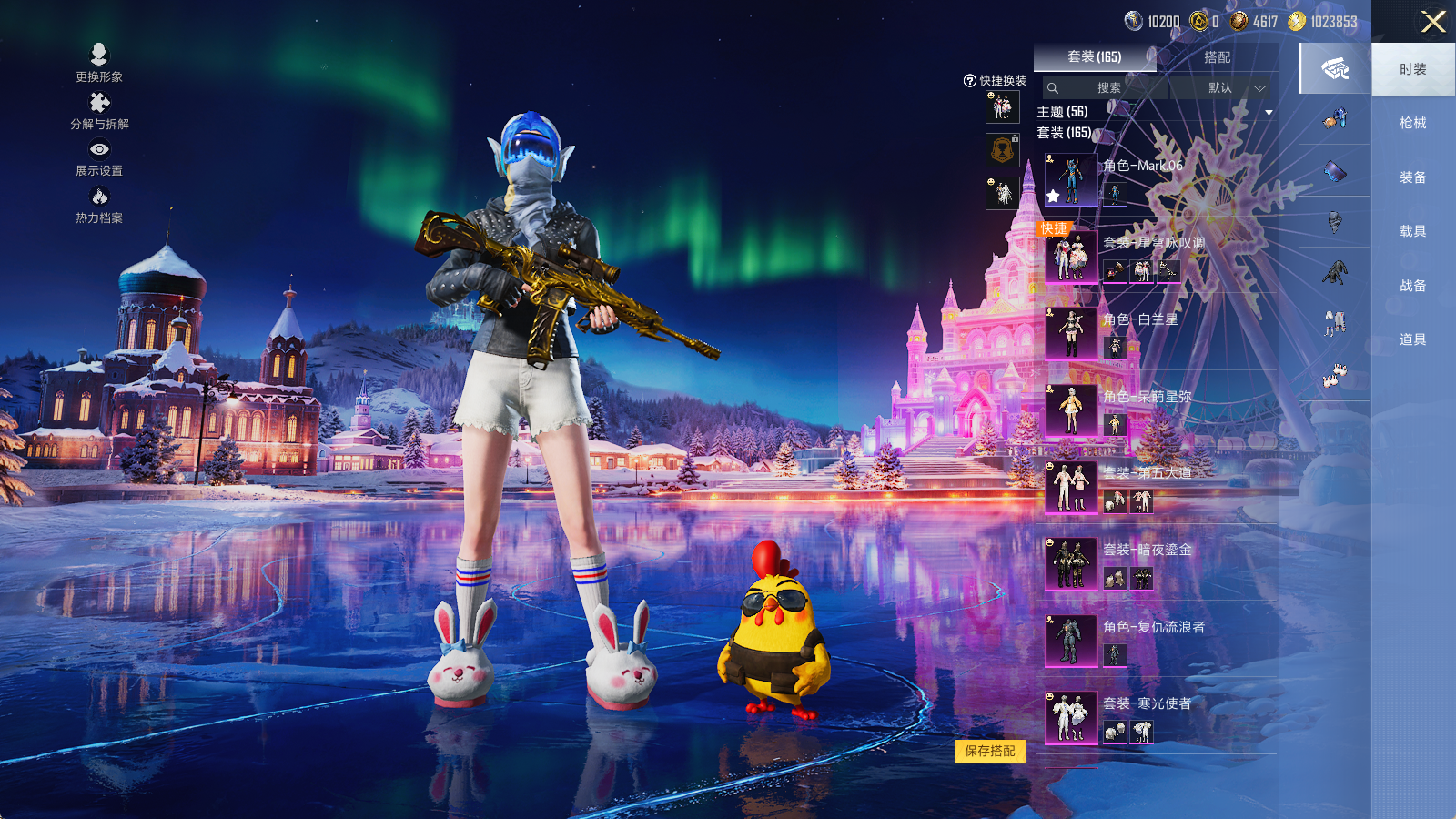The image size is (1456, 819).
Task: Close the wardrobe screen with the X
Action: 1433,22
